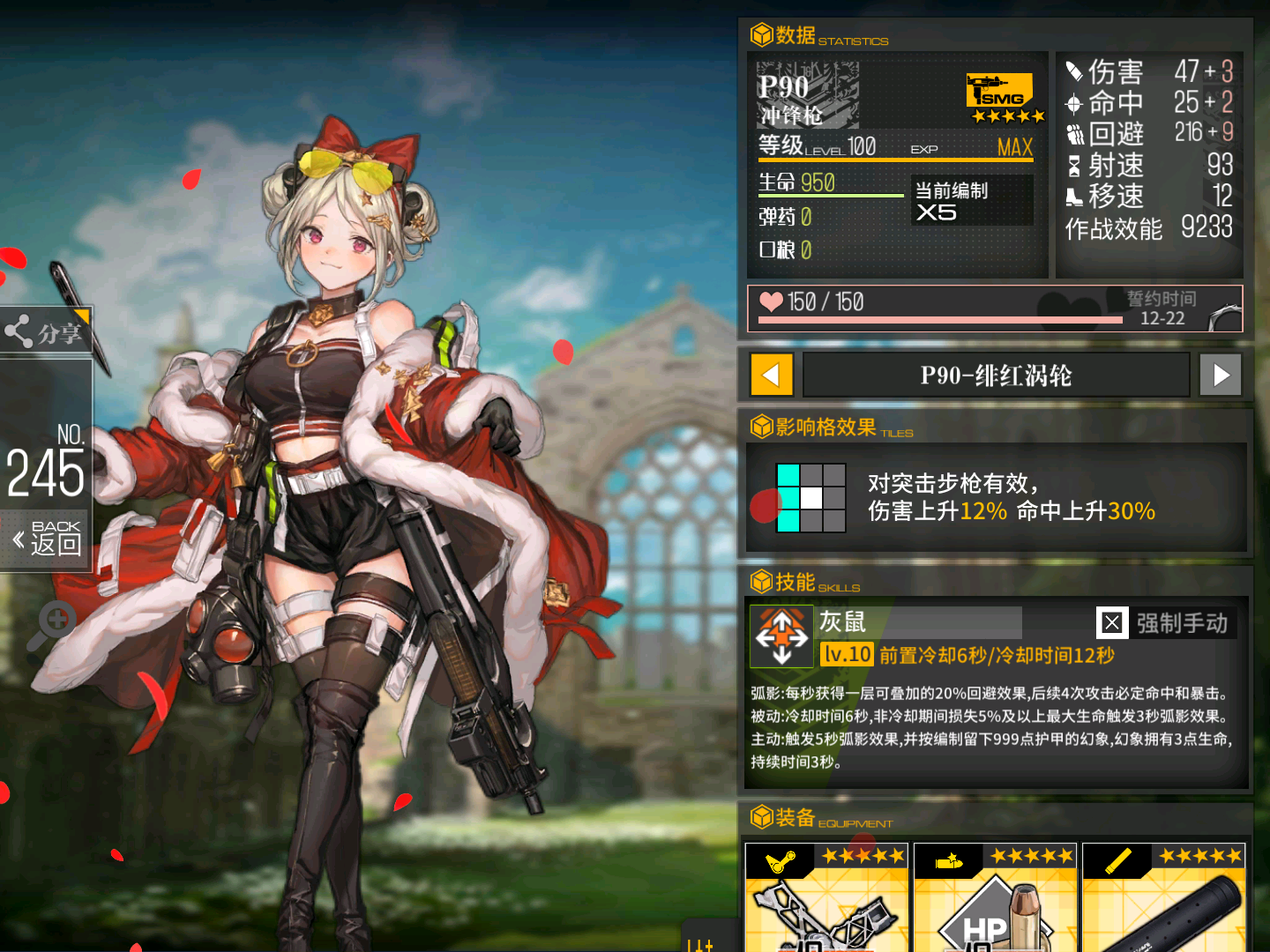Click the 数据 statistics panel cube icon

click(x=760, y=35)
